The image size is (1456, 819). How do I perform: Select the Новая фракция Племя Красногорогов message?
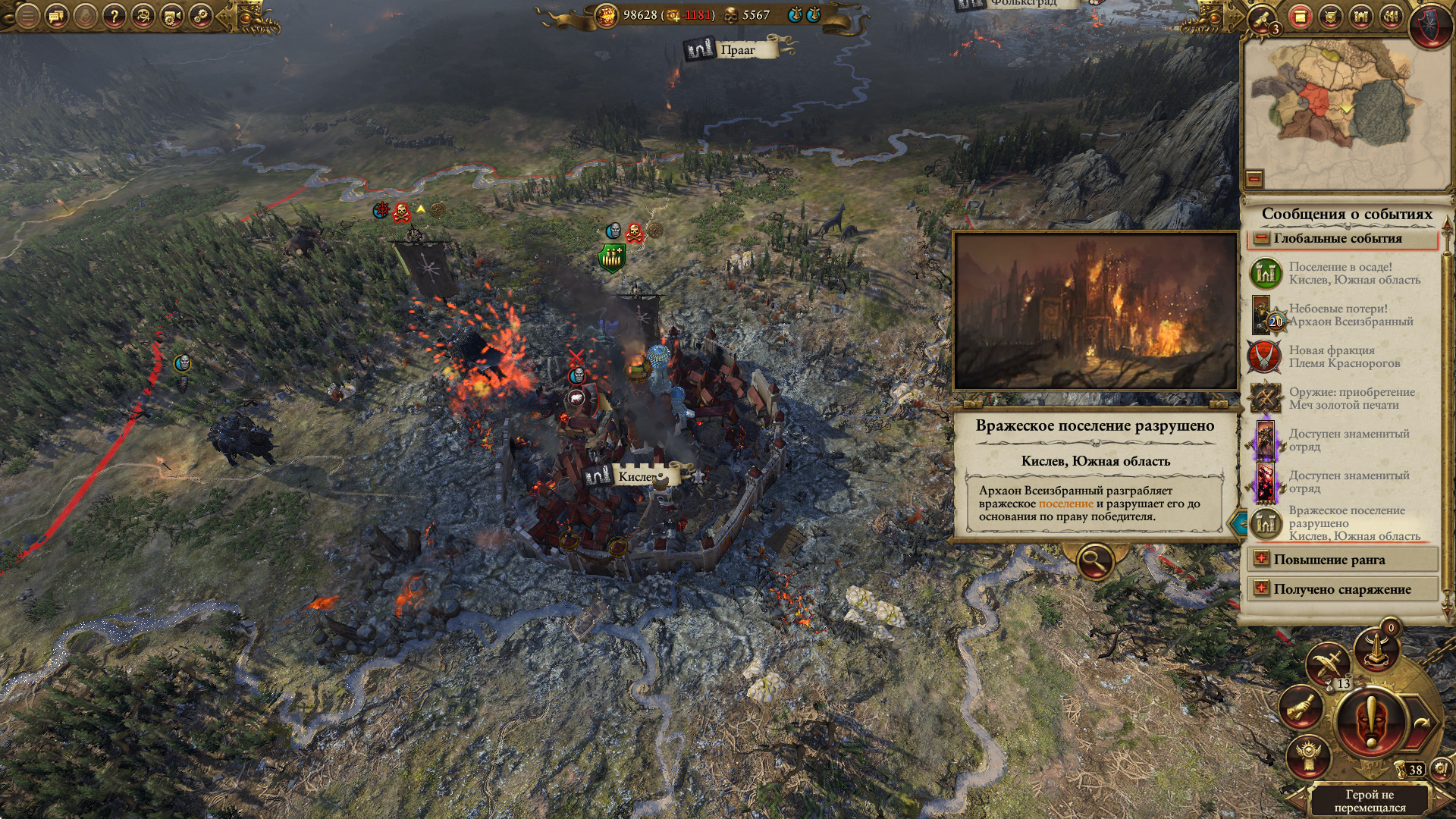click(1342, 356)
